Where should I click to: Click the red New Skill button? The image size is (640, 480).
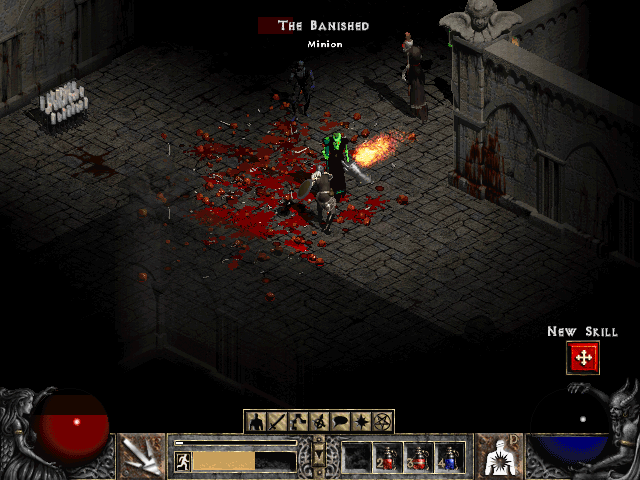582,358
